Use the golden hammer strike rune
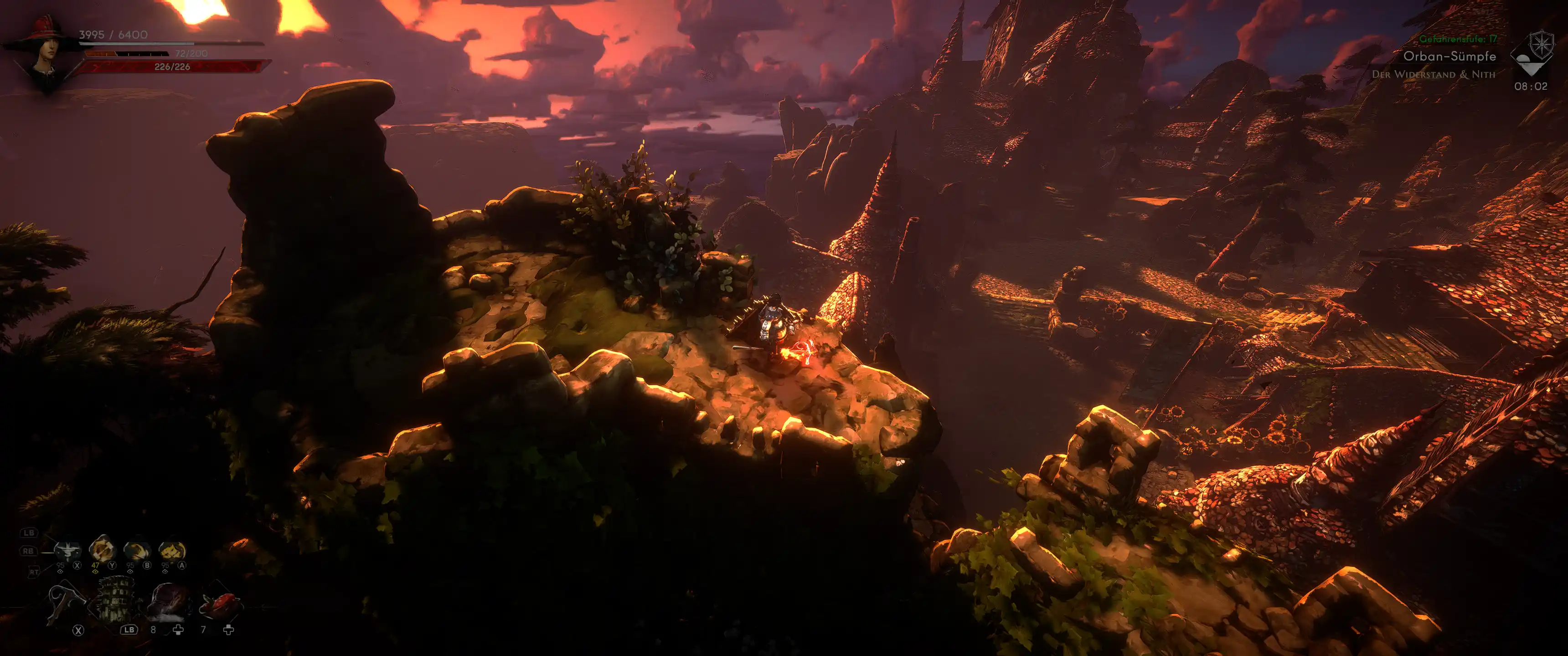Image resolution: width=1568 pixels, height=656 pixels. (102, 549)
